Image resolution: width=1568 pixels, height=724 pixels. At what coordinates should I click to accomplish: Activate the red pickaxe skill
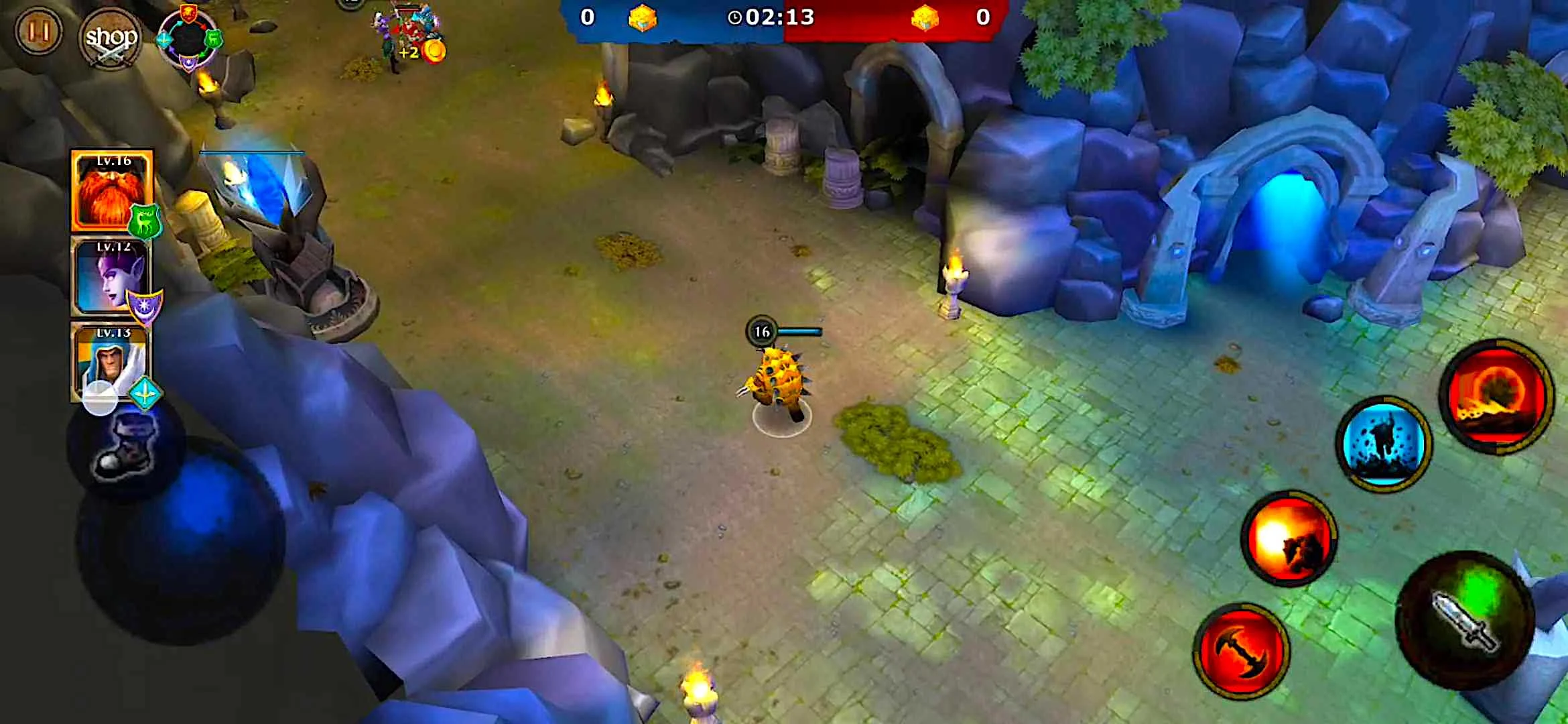(x=1241, y=650)
